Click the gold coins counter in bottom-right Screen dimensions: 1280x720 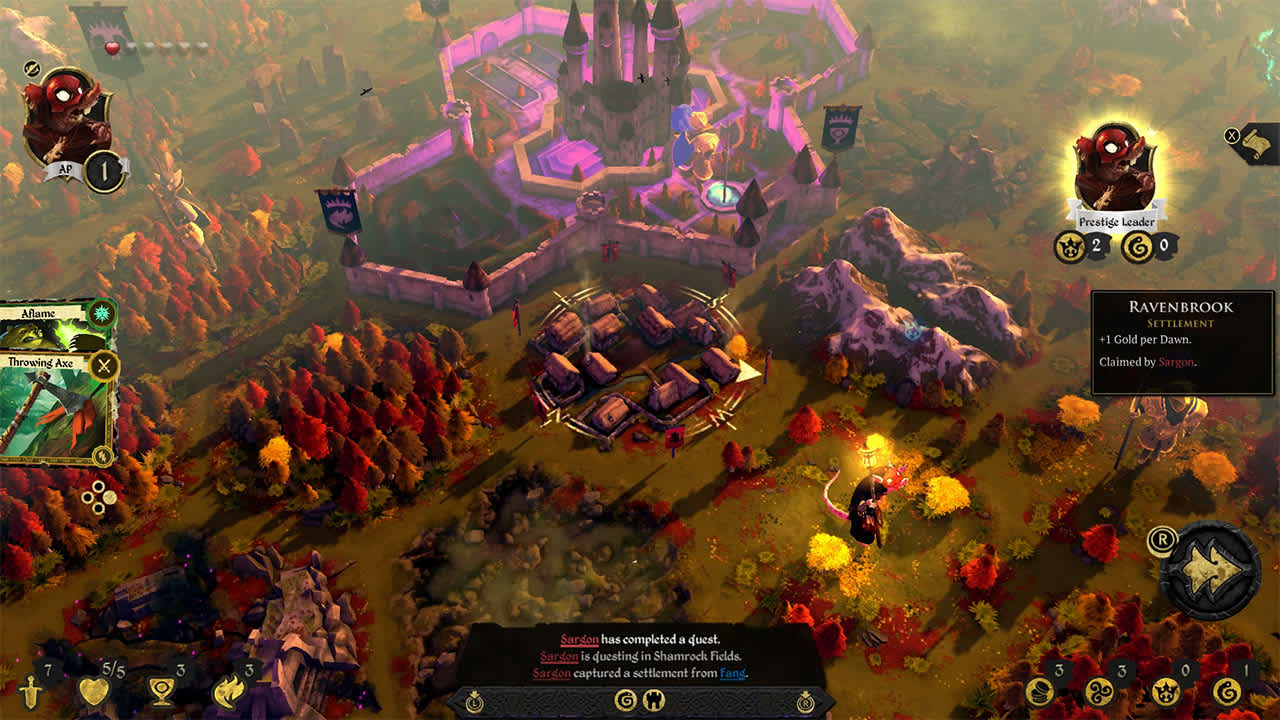[x=1038, y=691]
